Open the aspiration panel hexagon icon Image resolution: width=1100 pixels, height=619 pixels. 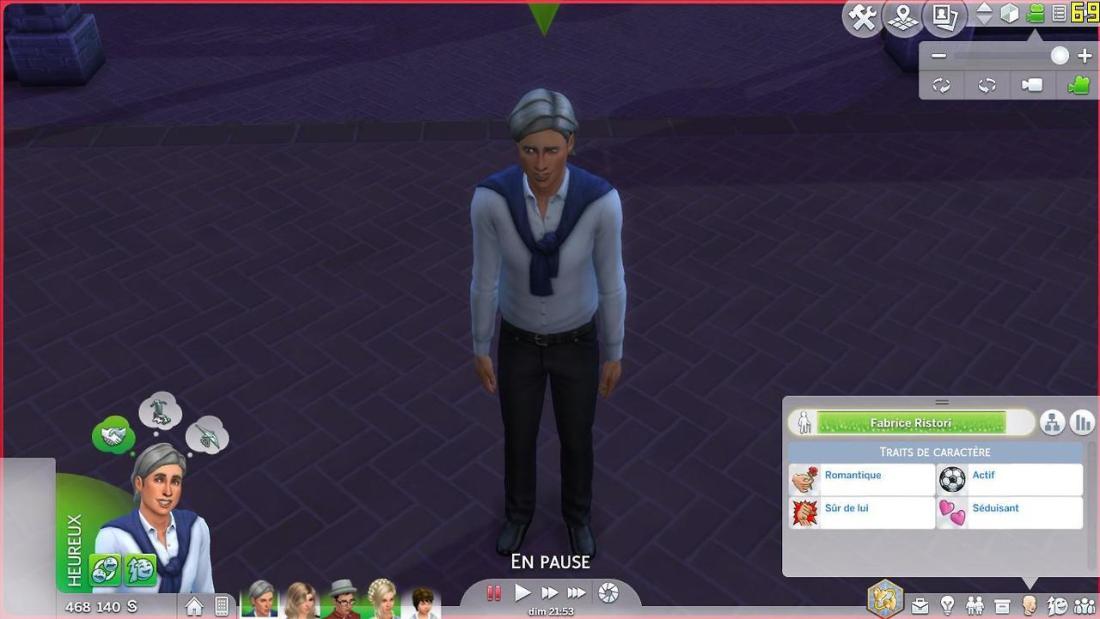[885, 598]
